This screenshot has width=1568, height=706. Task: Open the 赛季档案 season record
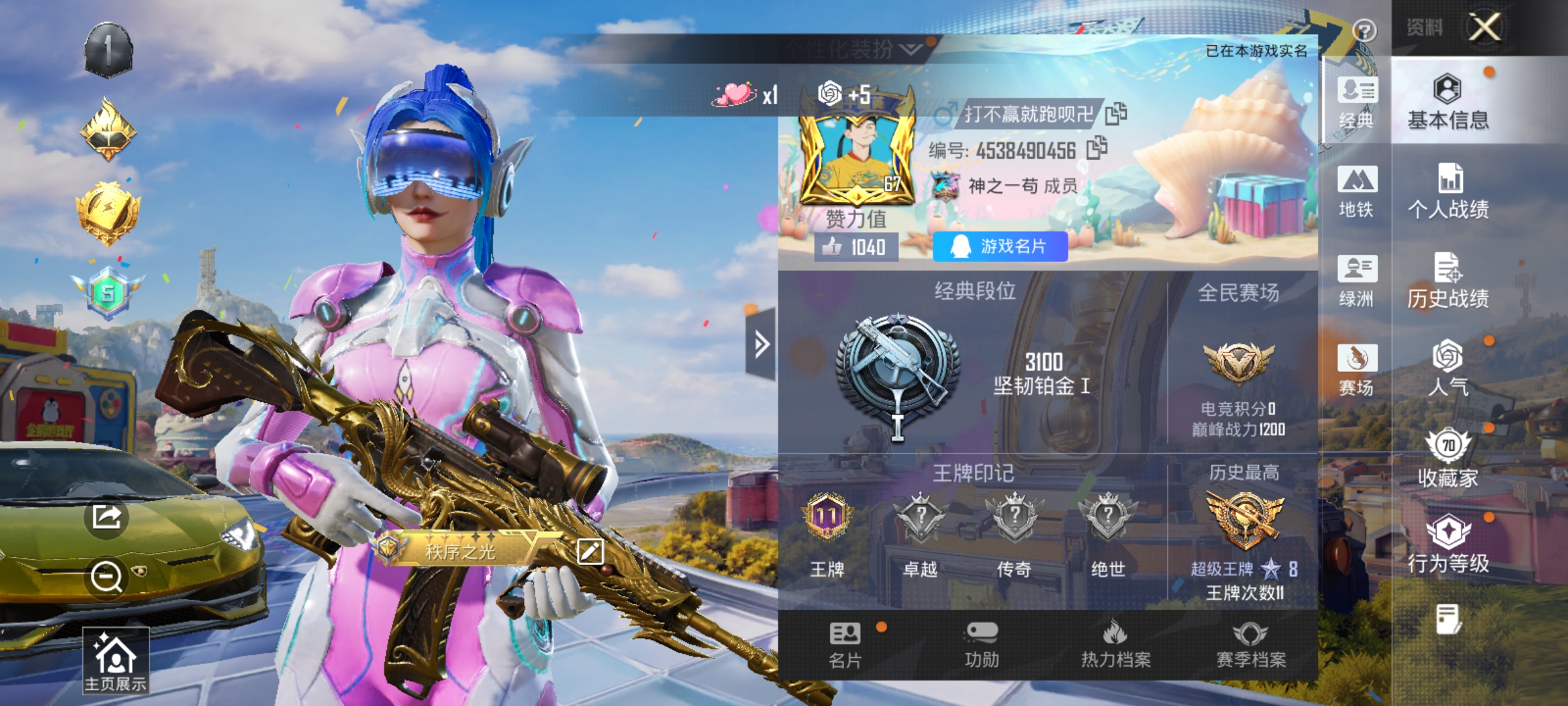(x=1250, y=645)
